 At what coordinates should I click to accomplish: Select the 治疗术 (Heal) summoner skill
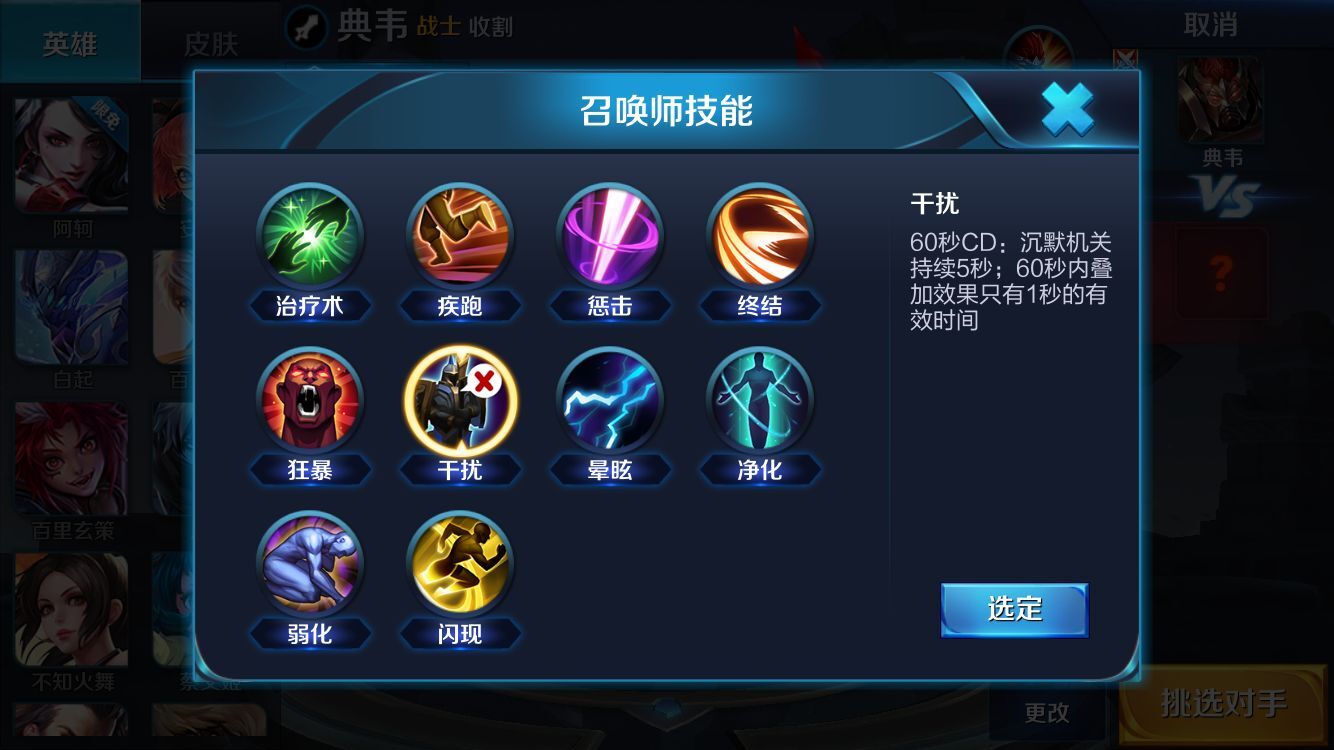[311, 237]
